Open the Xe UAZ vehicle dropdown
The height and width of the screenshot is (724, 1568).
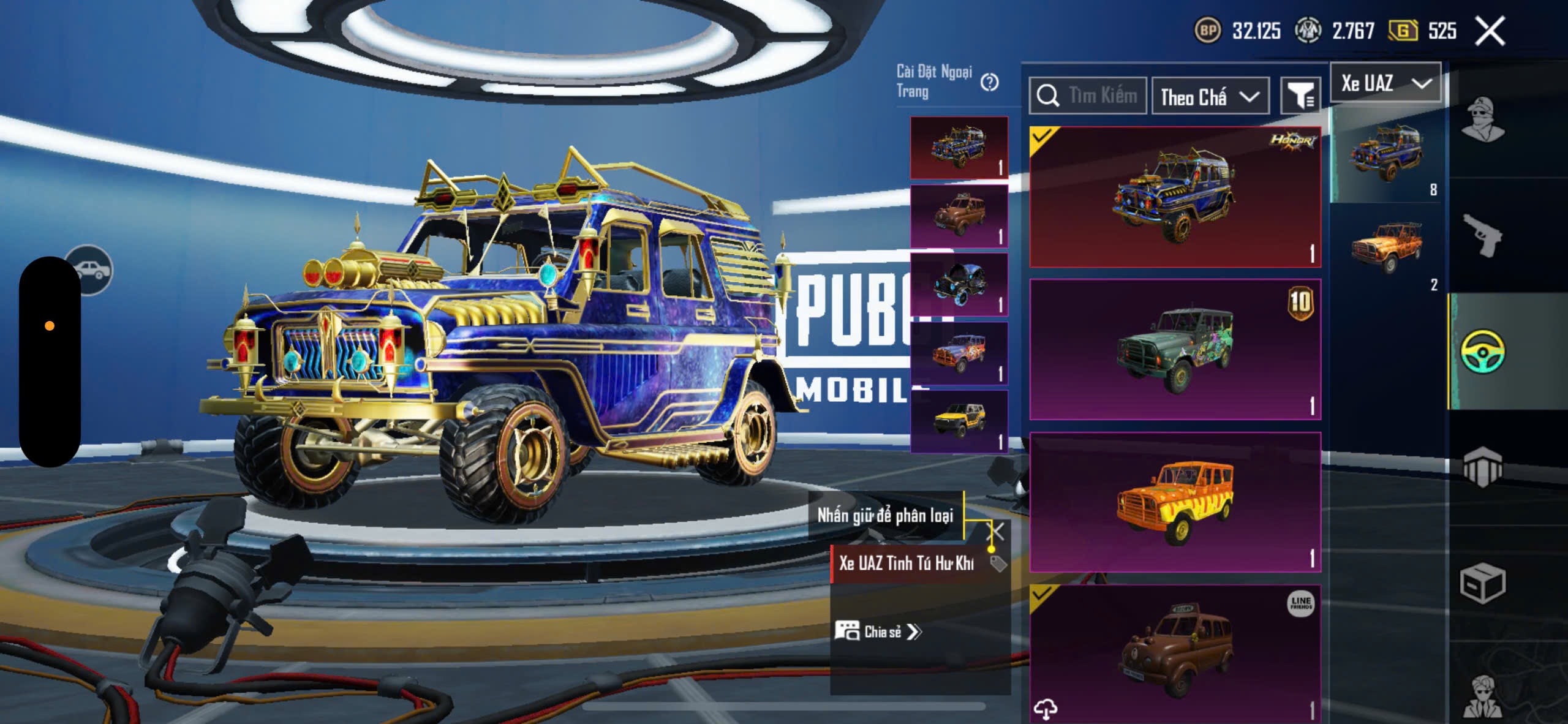coord(1385,83)
